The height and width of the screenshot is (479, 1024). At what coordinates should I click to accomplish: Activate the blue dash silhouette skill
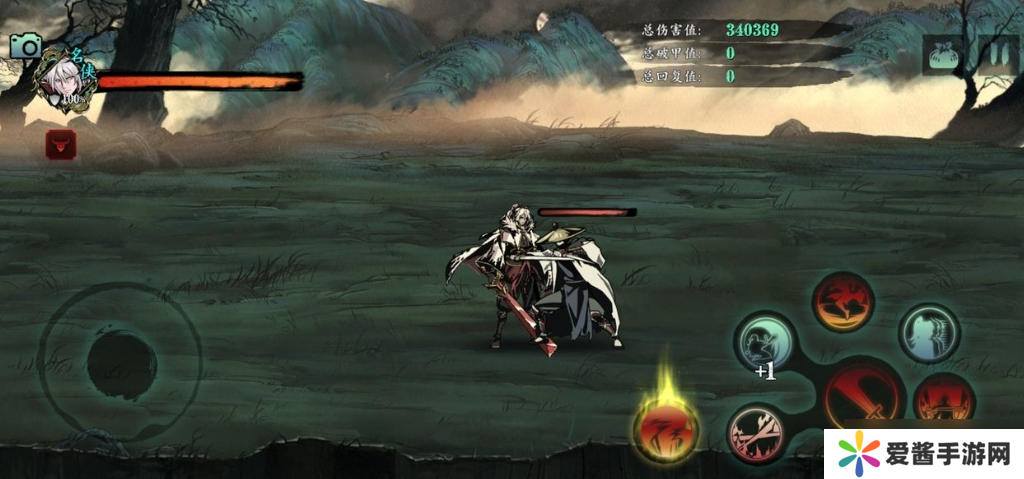click(928, 332)
